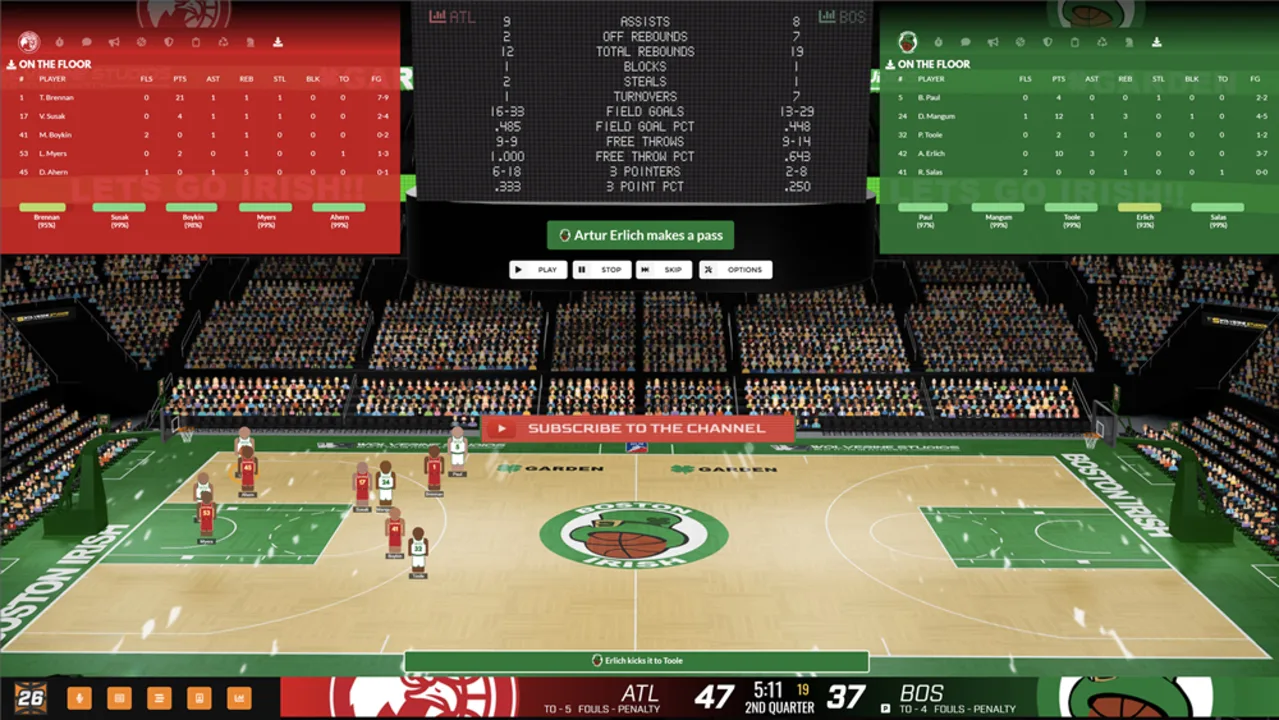The width and height of the screenshot is (1279, 720).
Task: Click the PLAY button
Action: pyautogui.click(x=538, y=270)
